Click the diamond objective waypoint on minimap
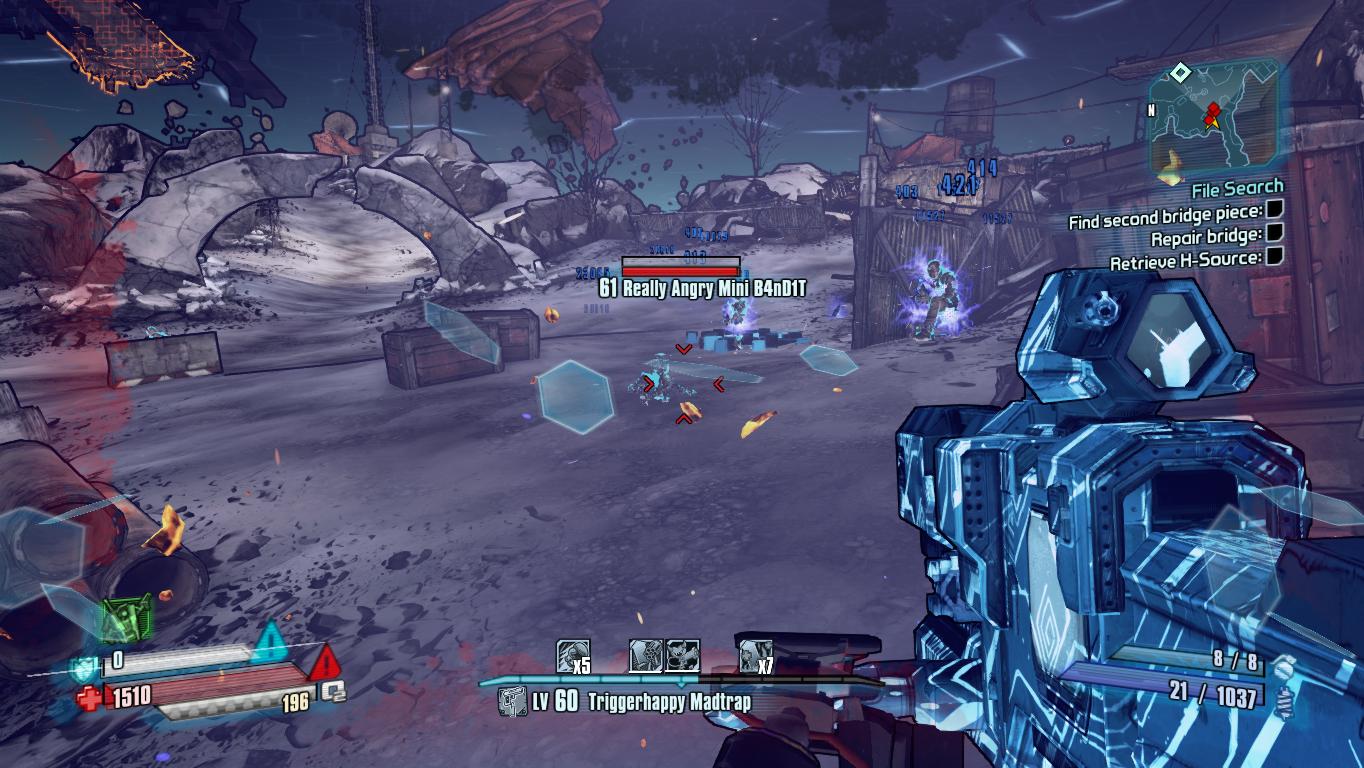The width and height of the screenshot is (1364, 768). [x=1180, y=72]
